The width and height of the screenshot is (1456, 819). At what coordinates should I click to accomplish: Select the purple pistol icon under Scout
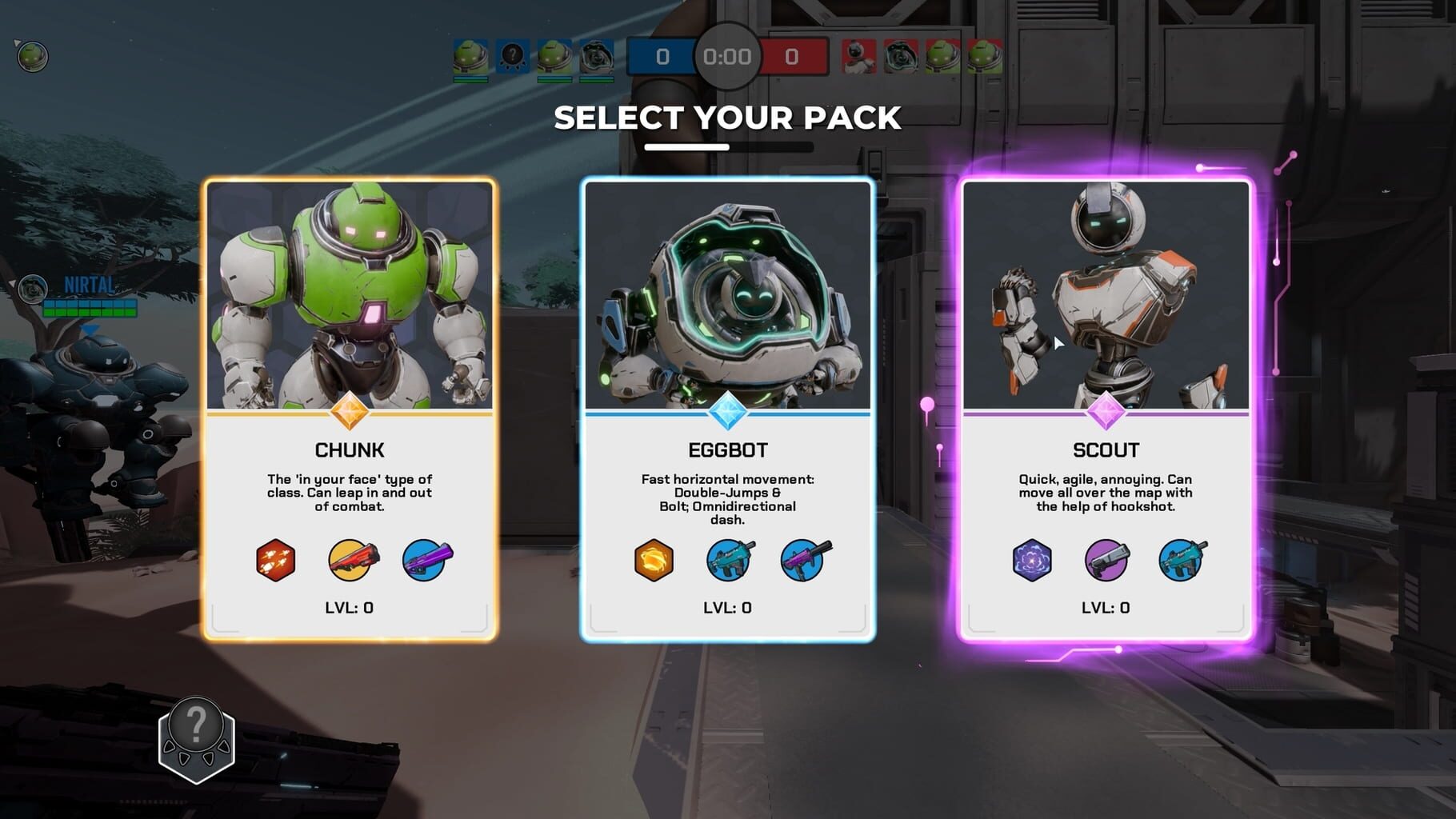point(1107,561)
